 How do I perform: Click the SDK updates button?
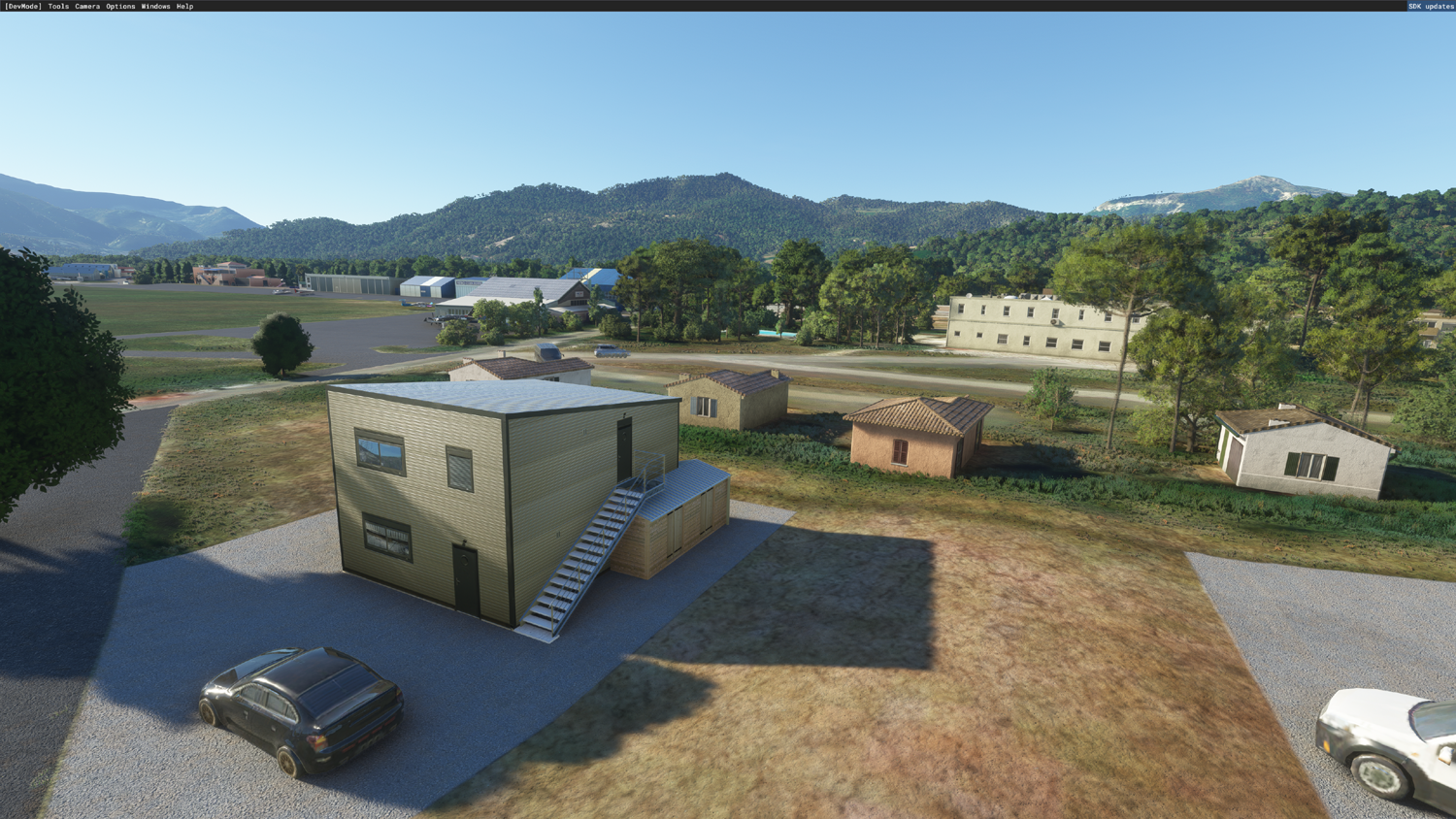point(1431,6)
